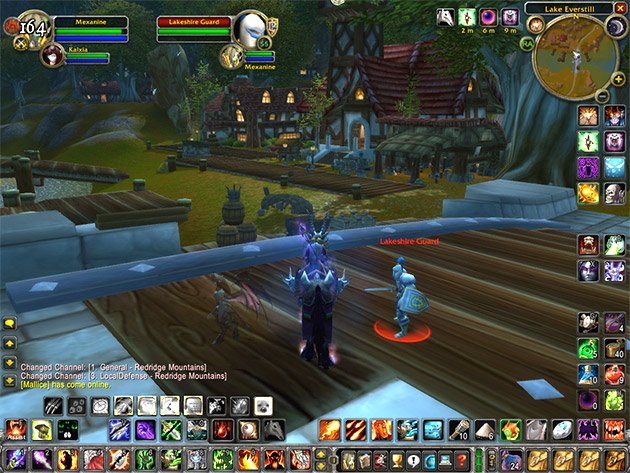630x473 pixels.
Task: Activate the skull ability in side bar
Action: (x=614, y=193)
